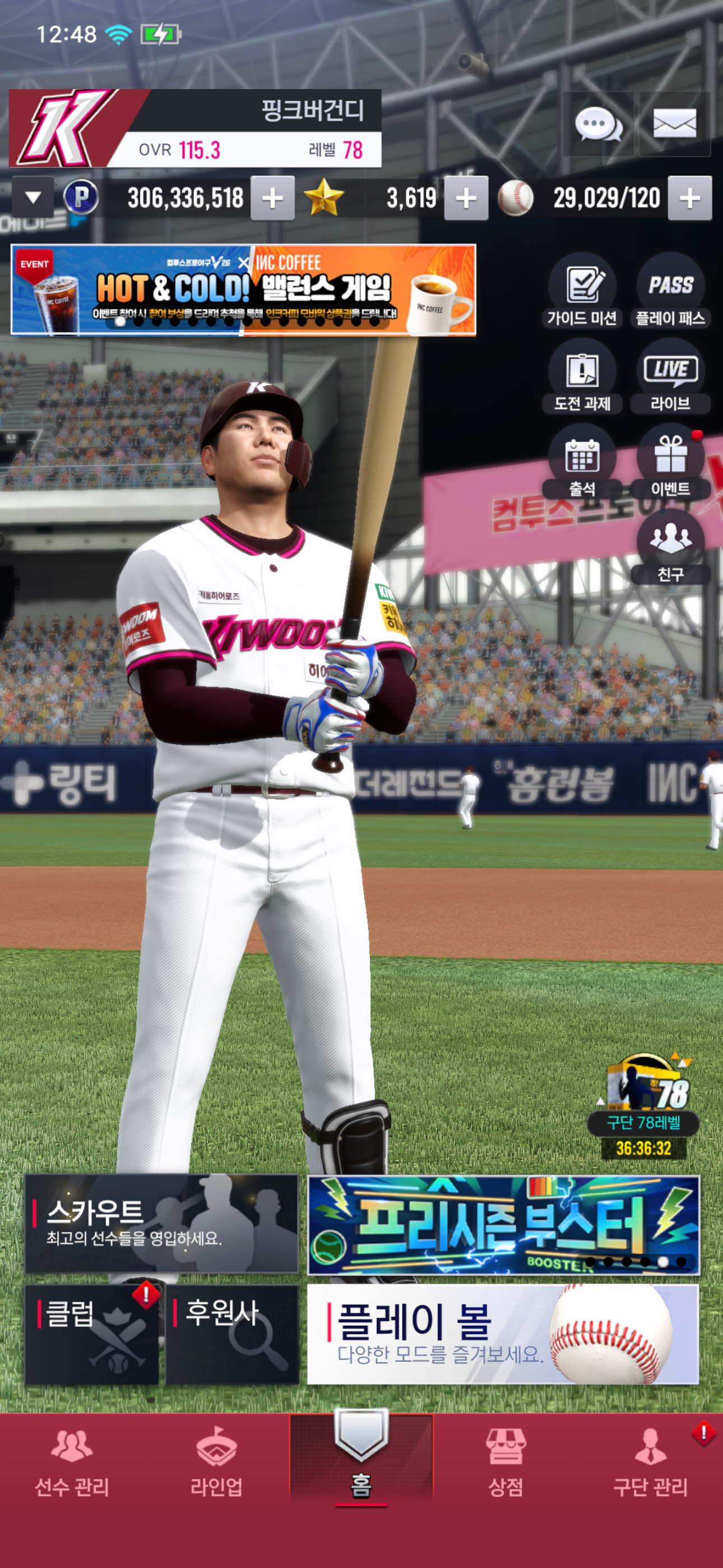Open the 프리시즌 부스터 banner

504,1225
